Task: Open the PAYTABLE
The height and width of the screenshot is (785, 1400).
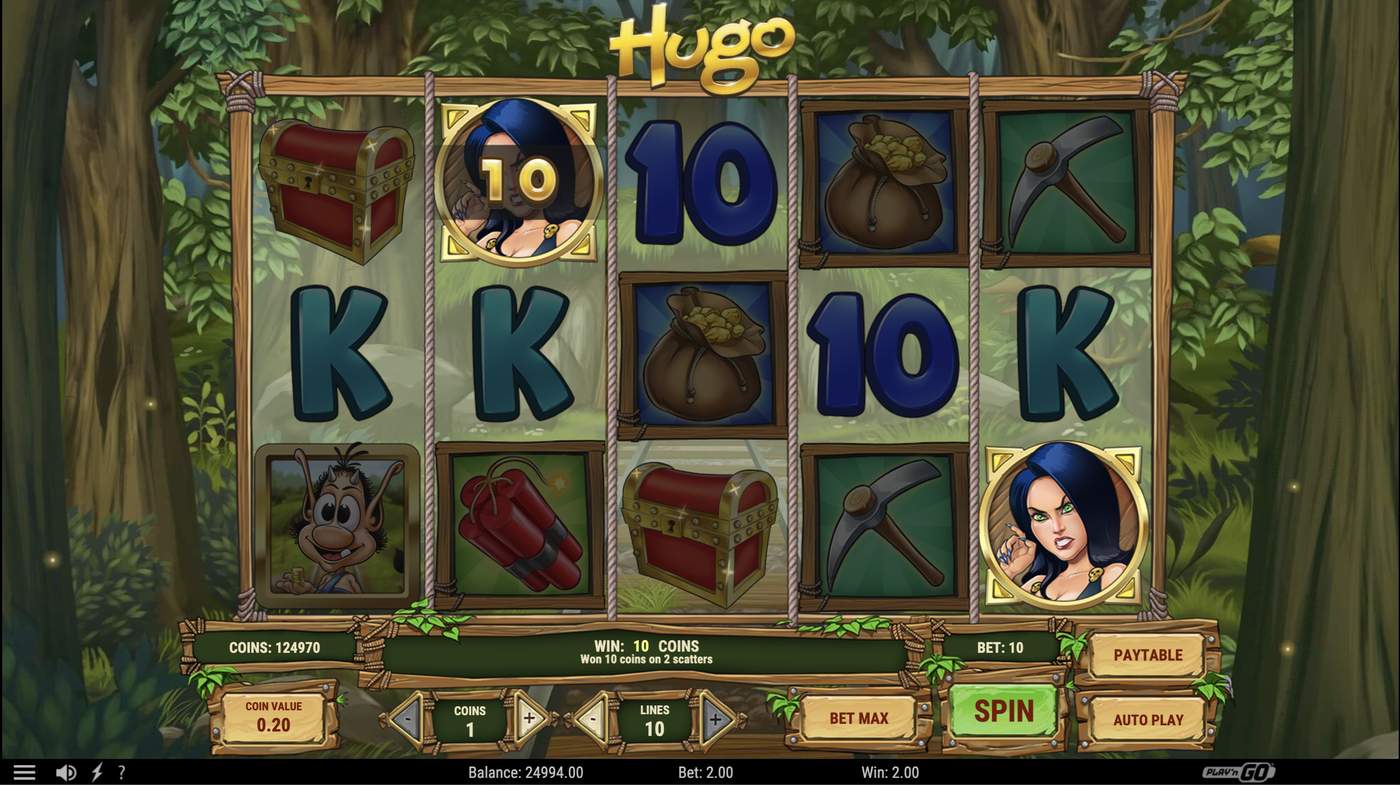Action: click(x=1147, y=655)
